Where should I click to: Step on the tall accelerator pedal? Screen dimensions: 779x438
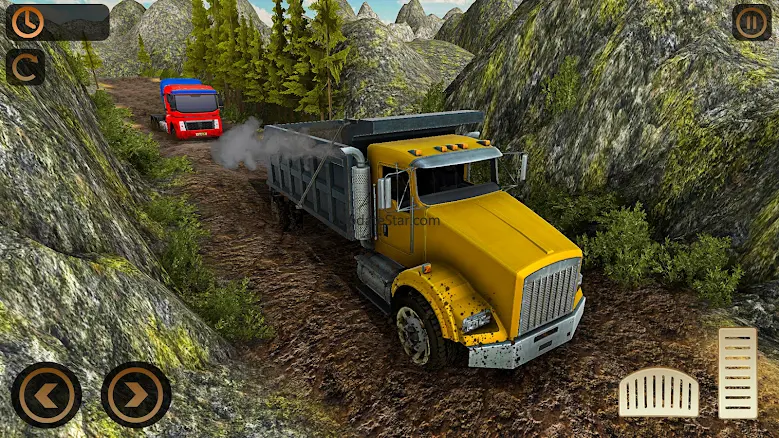[x=737, y=373]
